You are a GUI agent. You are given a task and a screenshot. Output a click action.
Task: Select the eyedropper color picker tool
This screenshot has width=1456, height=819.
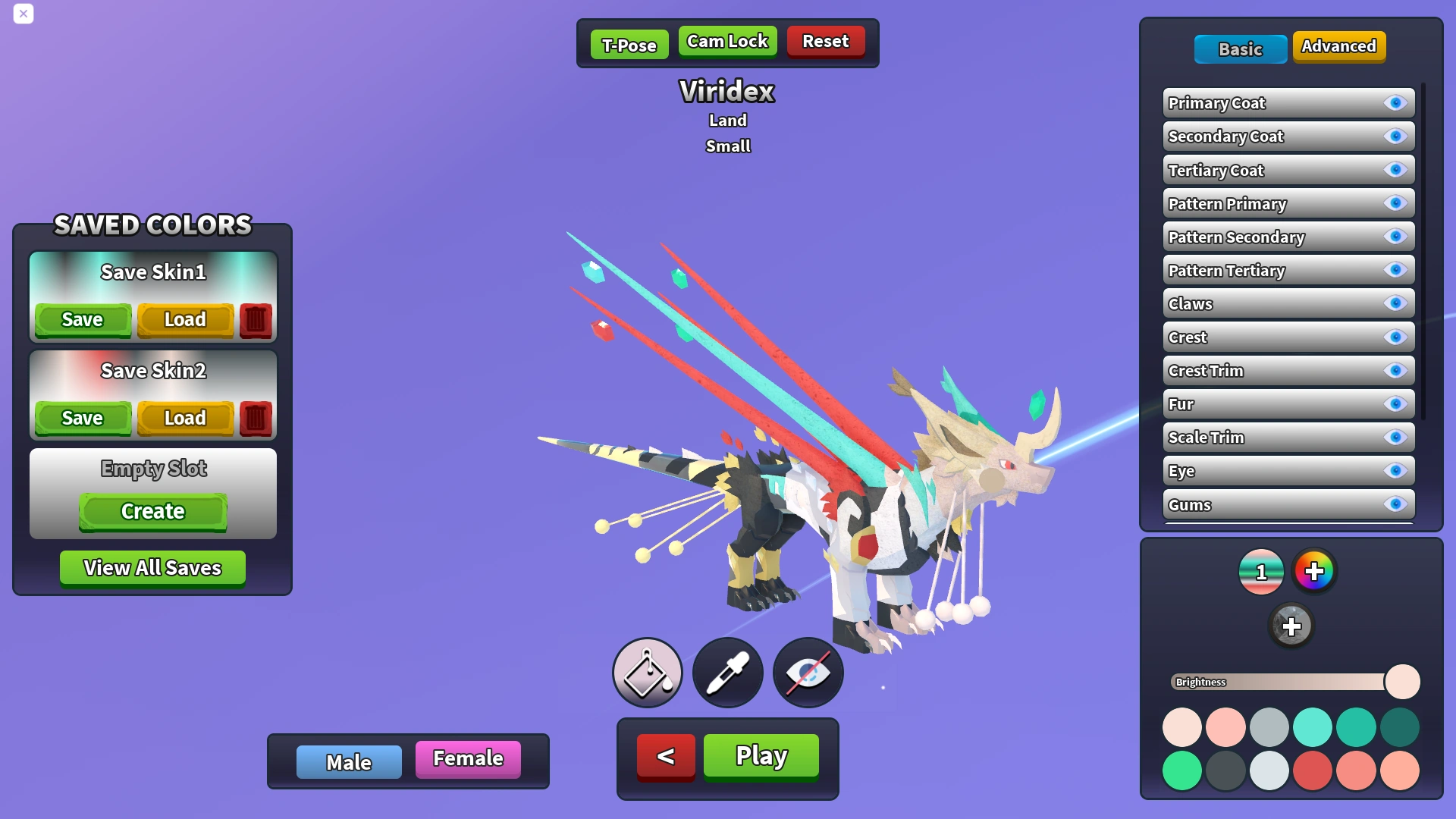point(727,672)
